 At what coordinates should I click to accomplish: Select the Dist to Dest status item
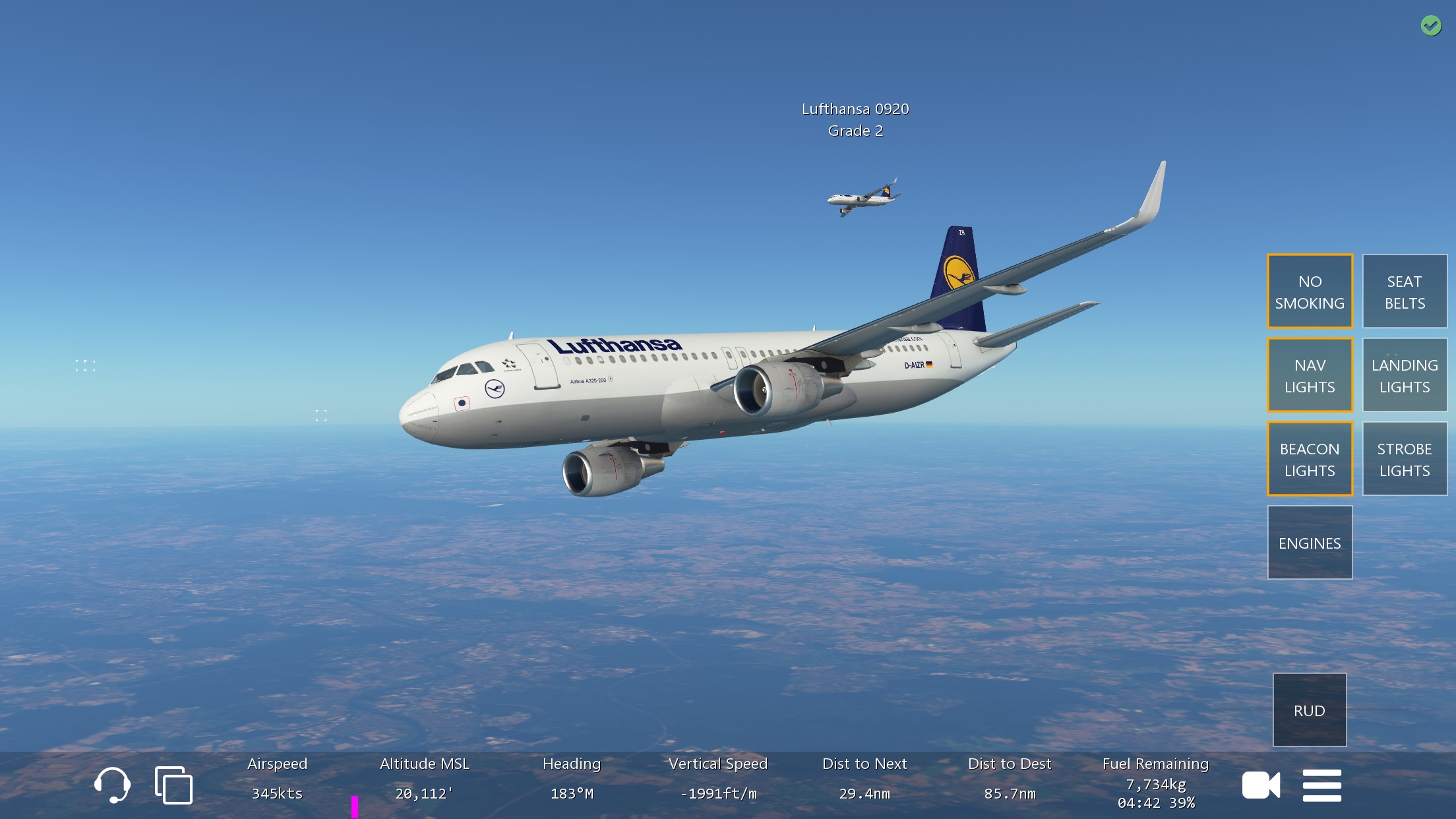tap(1010, 779)
